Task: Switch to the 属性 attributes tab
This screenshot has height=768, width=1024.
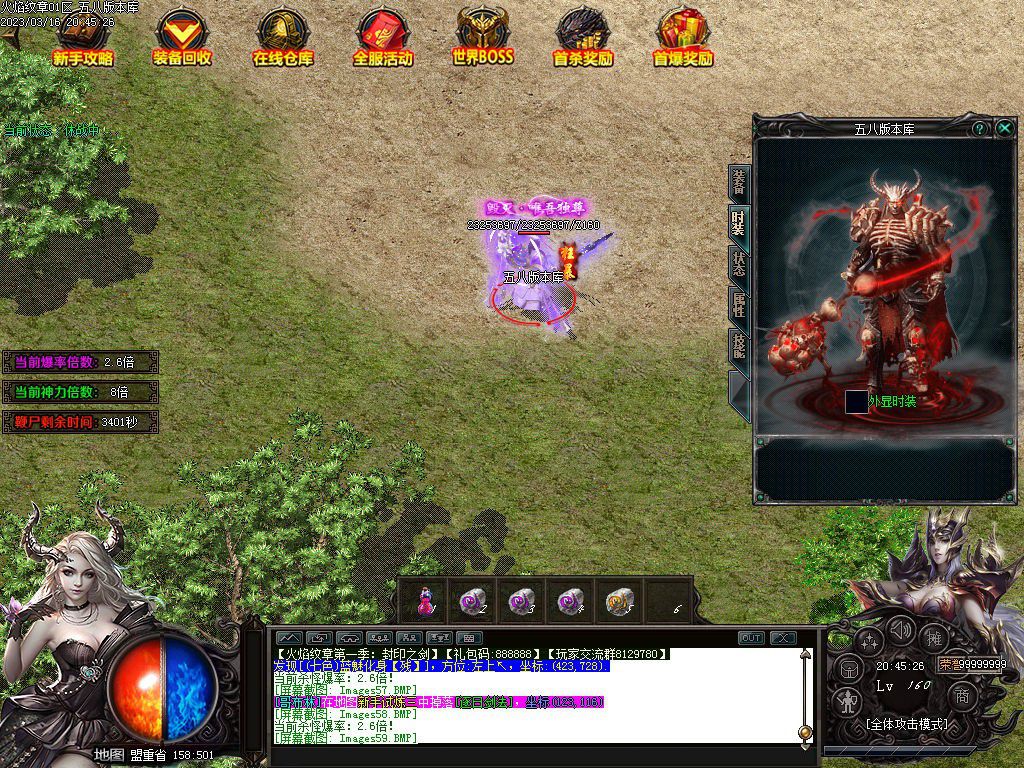Action: coord(738,304)
